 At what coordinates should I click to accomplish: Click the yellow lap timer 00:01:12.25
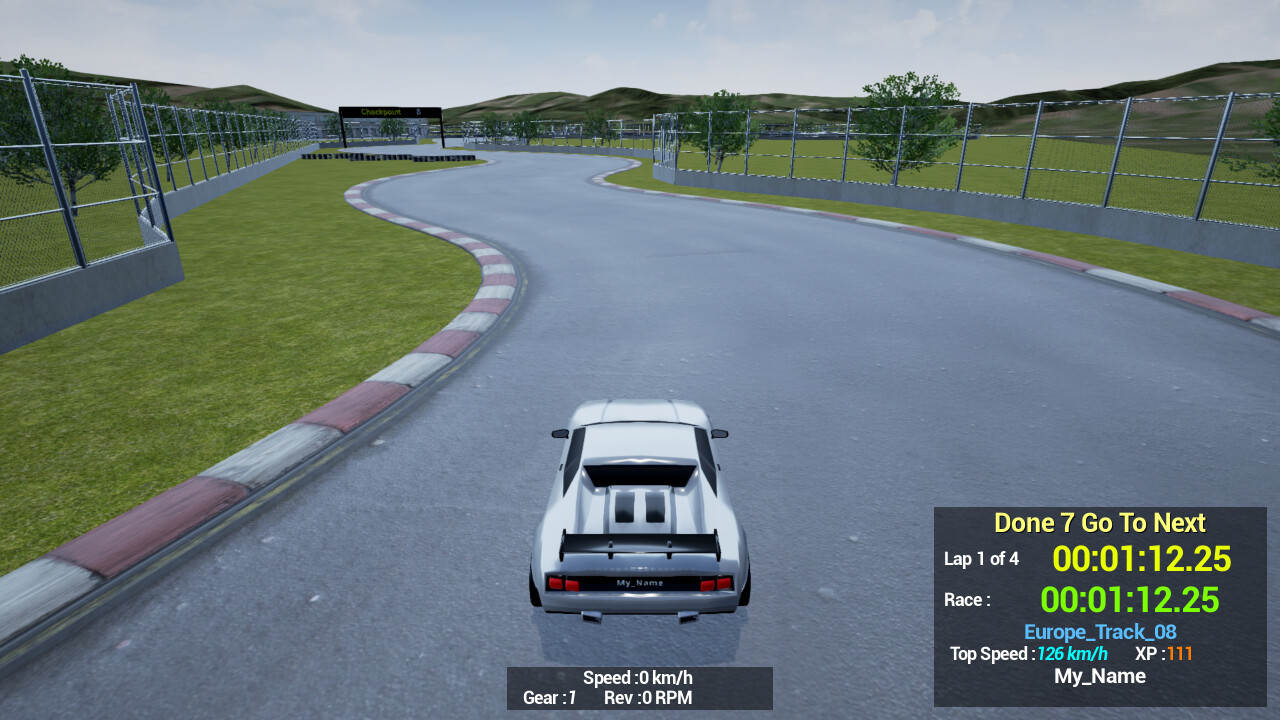coord(1142,559)
